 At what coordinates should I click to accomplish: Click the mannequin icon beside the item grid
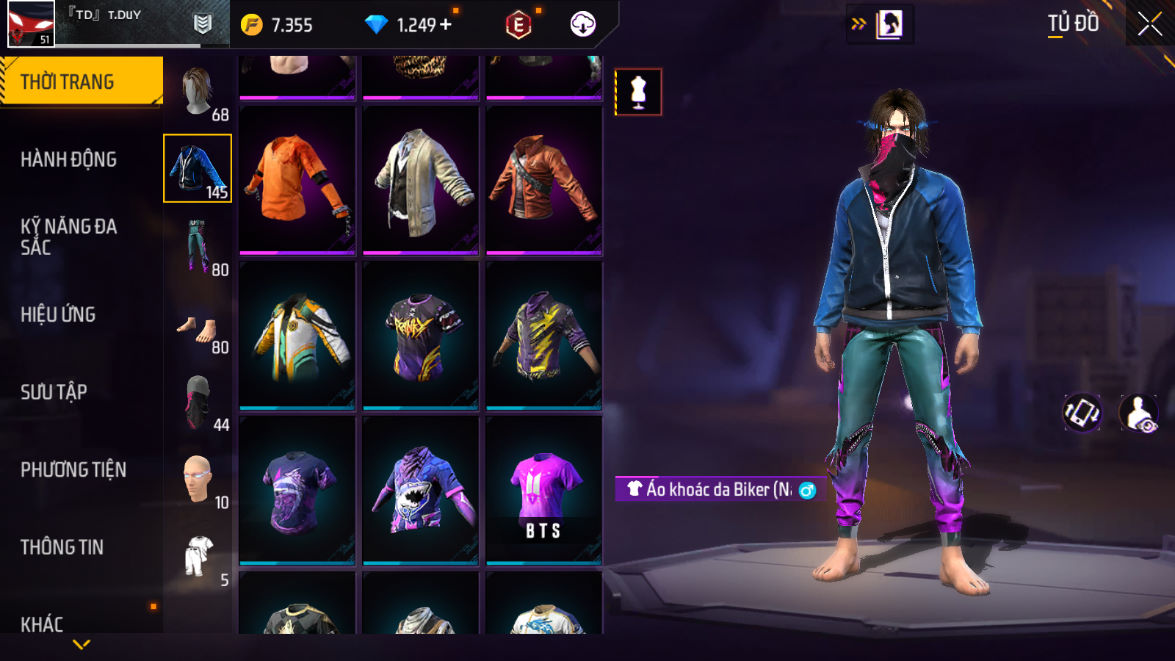coord(638,92)
